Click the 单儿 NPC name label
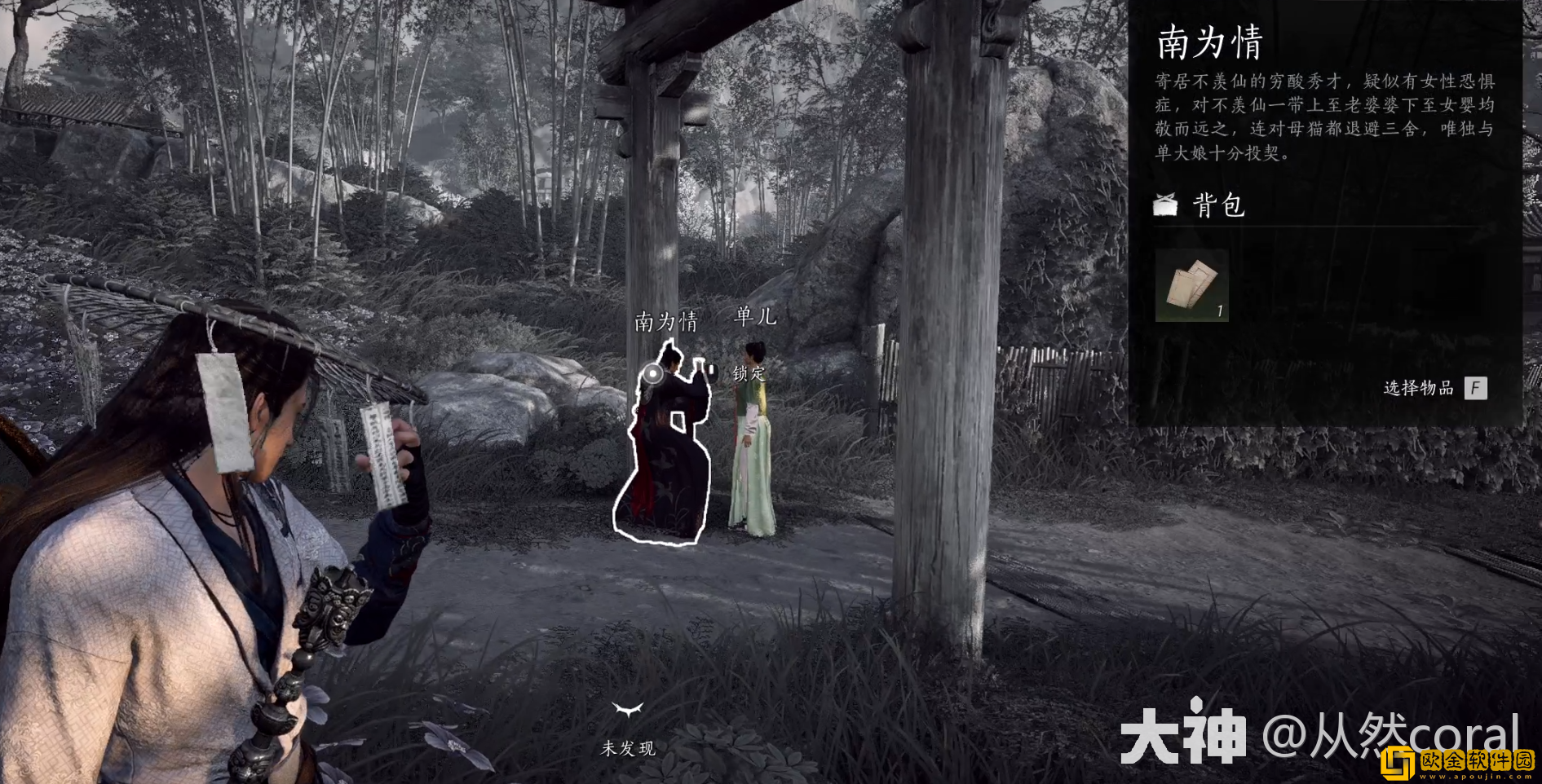Viewport: 1542px width, 784px height. pyautogui.click(x=755, y=315)
